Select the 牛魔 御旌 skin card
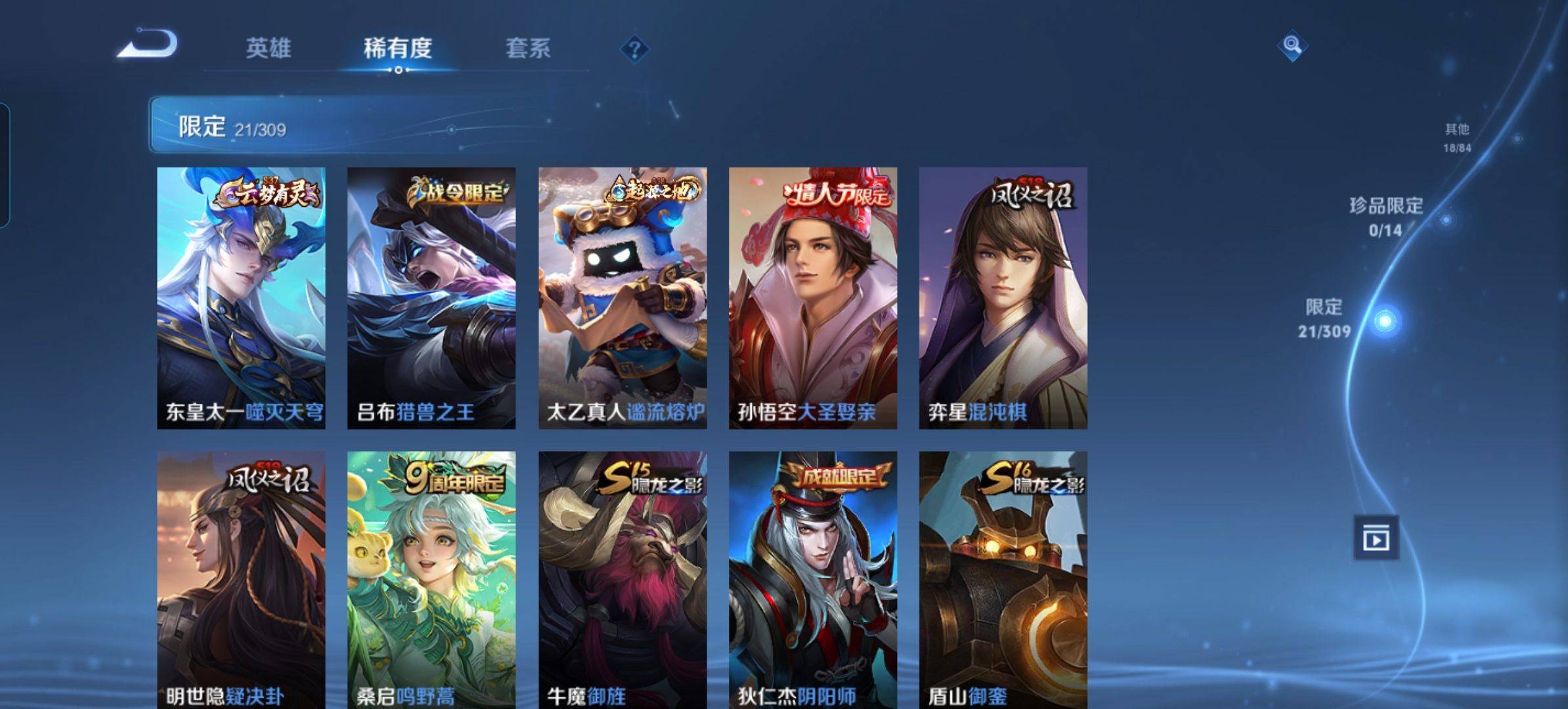1568x709 pixels. pyautogui.click(x=622, y=579)
